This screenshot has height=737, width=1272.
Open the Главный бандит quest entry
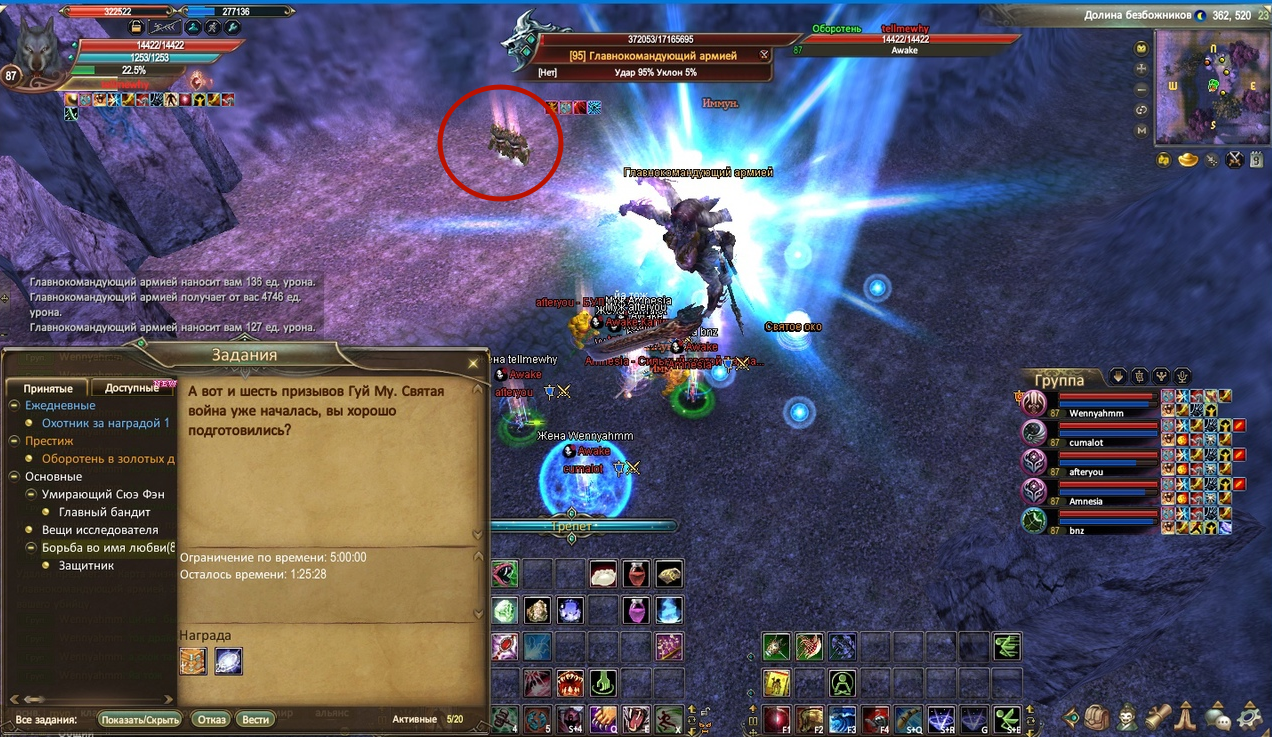(104, 512)
